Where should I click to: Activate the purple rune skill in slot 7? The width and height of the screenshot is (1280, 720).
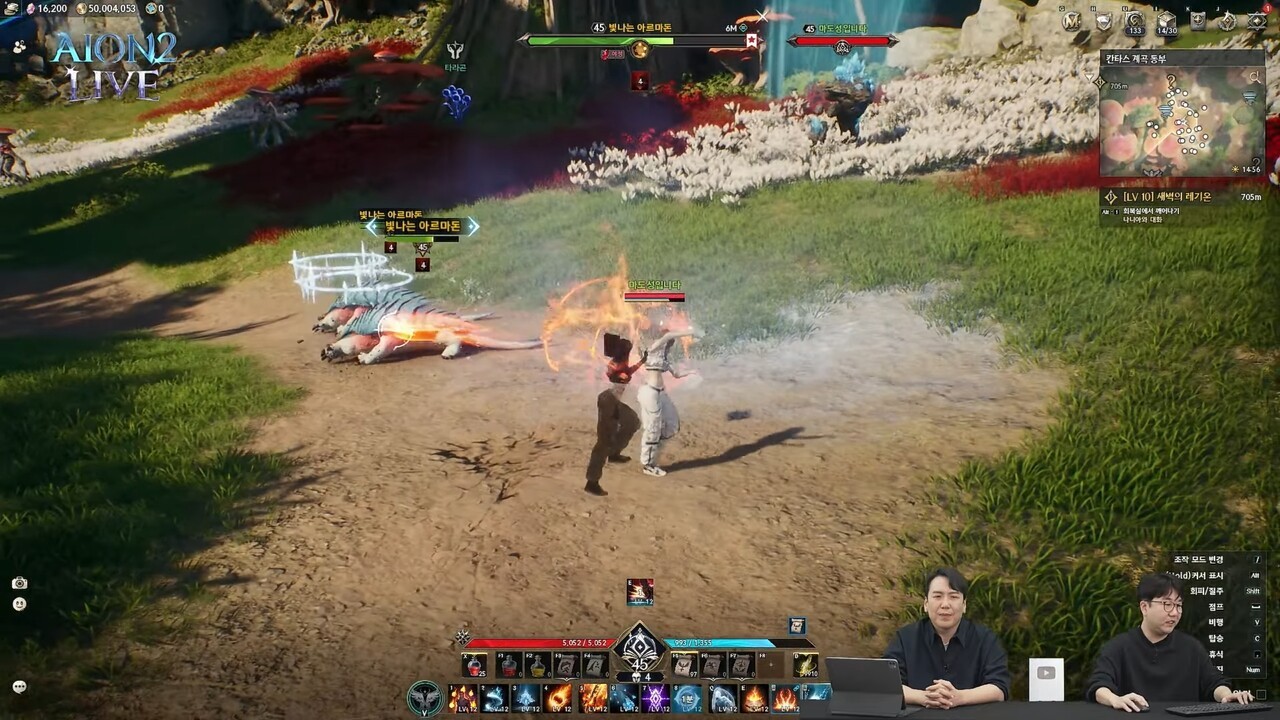click(655, 697)
